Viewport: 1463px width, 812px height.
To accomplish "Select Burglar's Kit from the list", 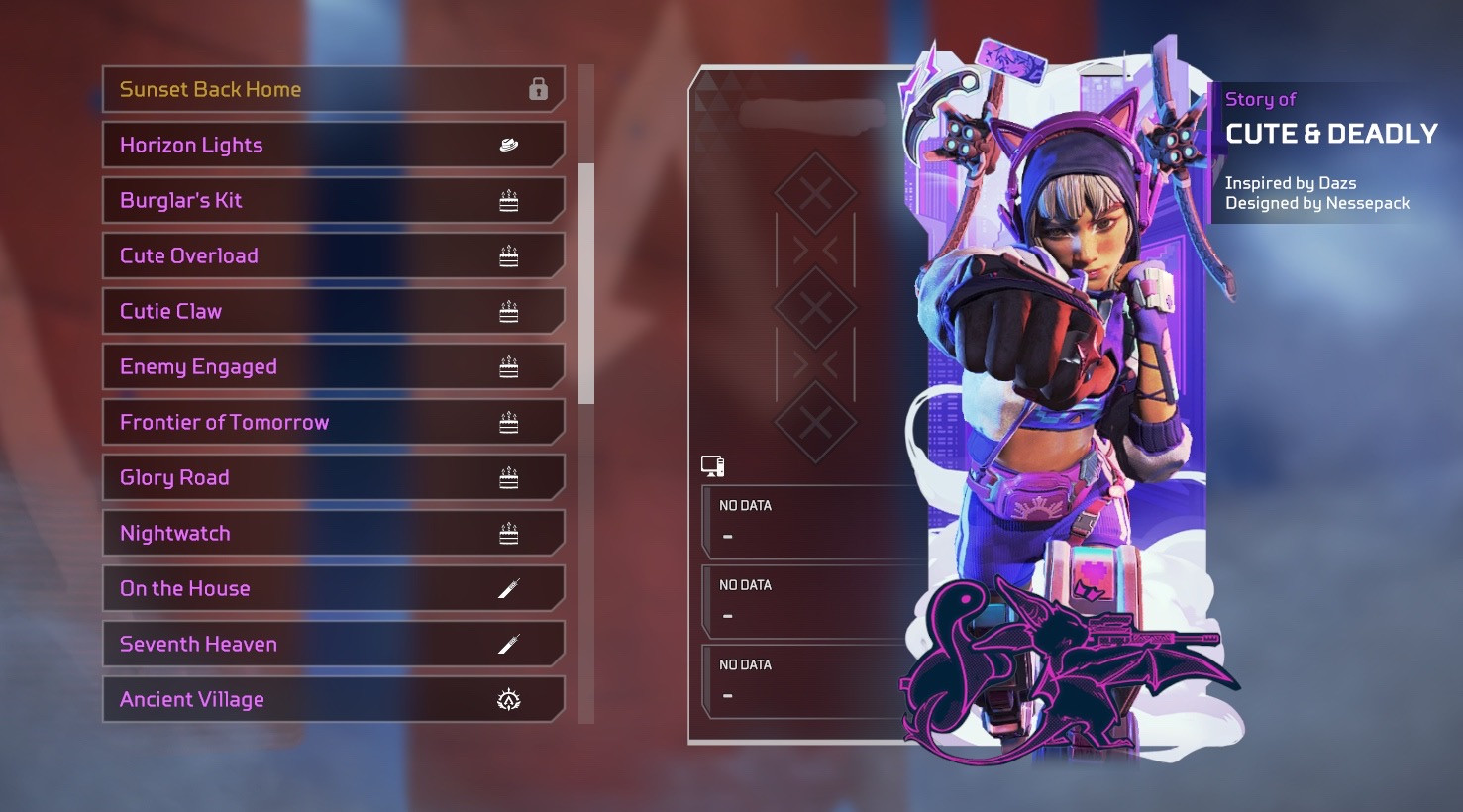I will click(x=333, y=200).
